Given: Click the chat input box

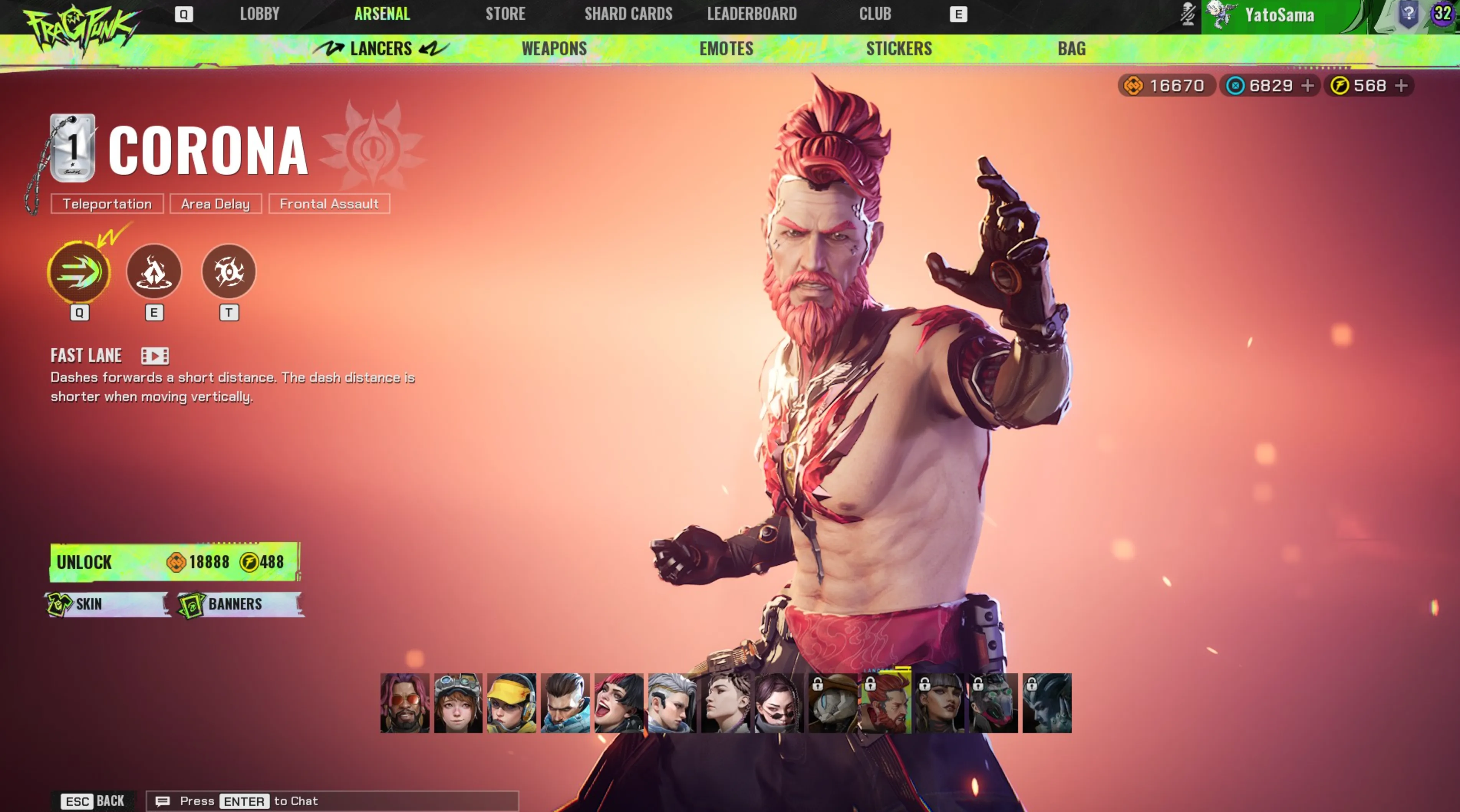Looking at the screenshot, I should pos(340,800).
